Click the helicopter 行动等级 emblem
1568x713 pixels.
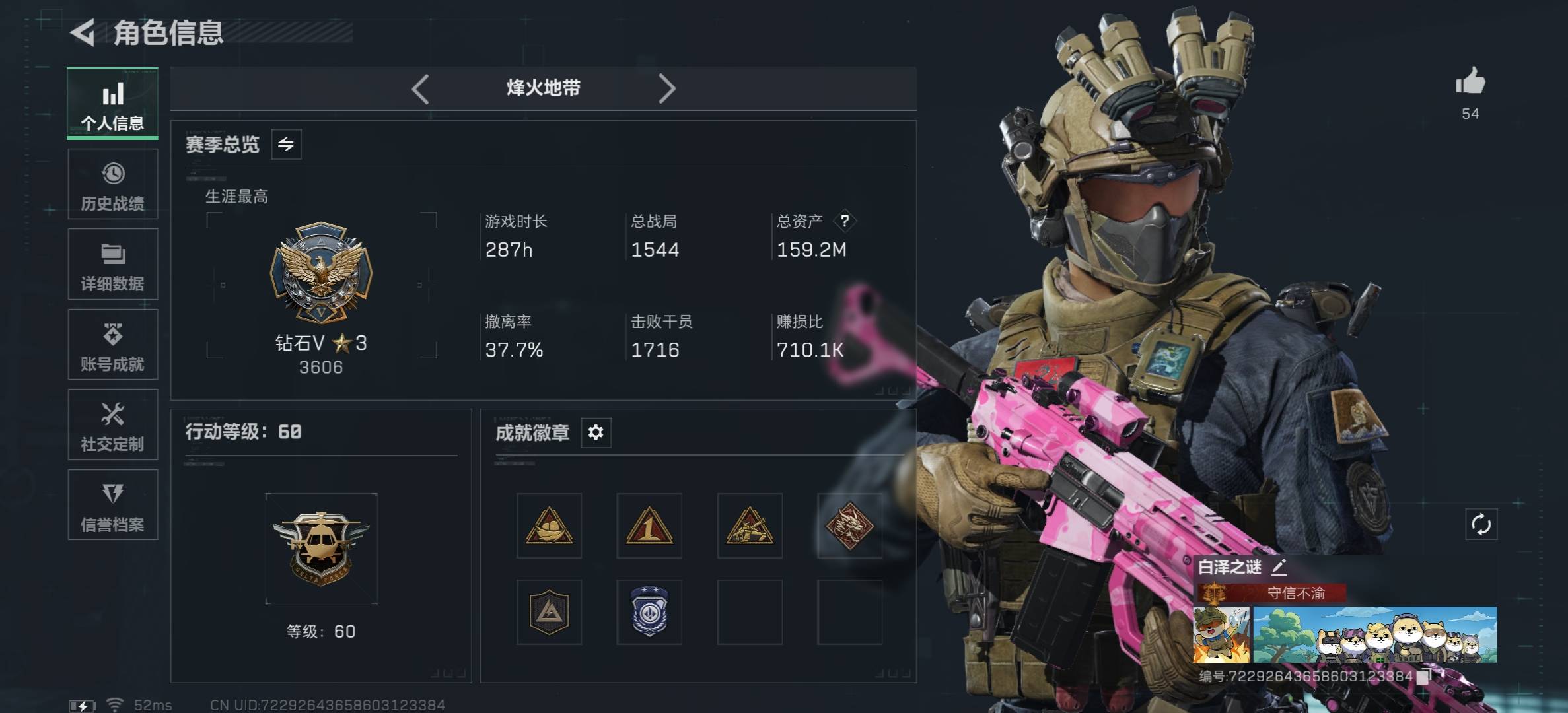point(321,549)
